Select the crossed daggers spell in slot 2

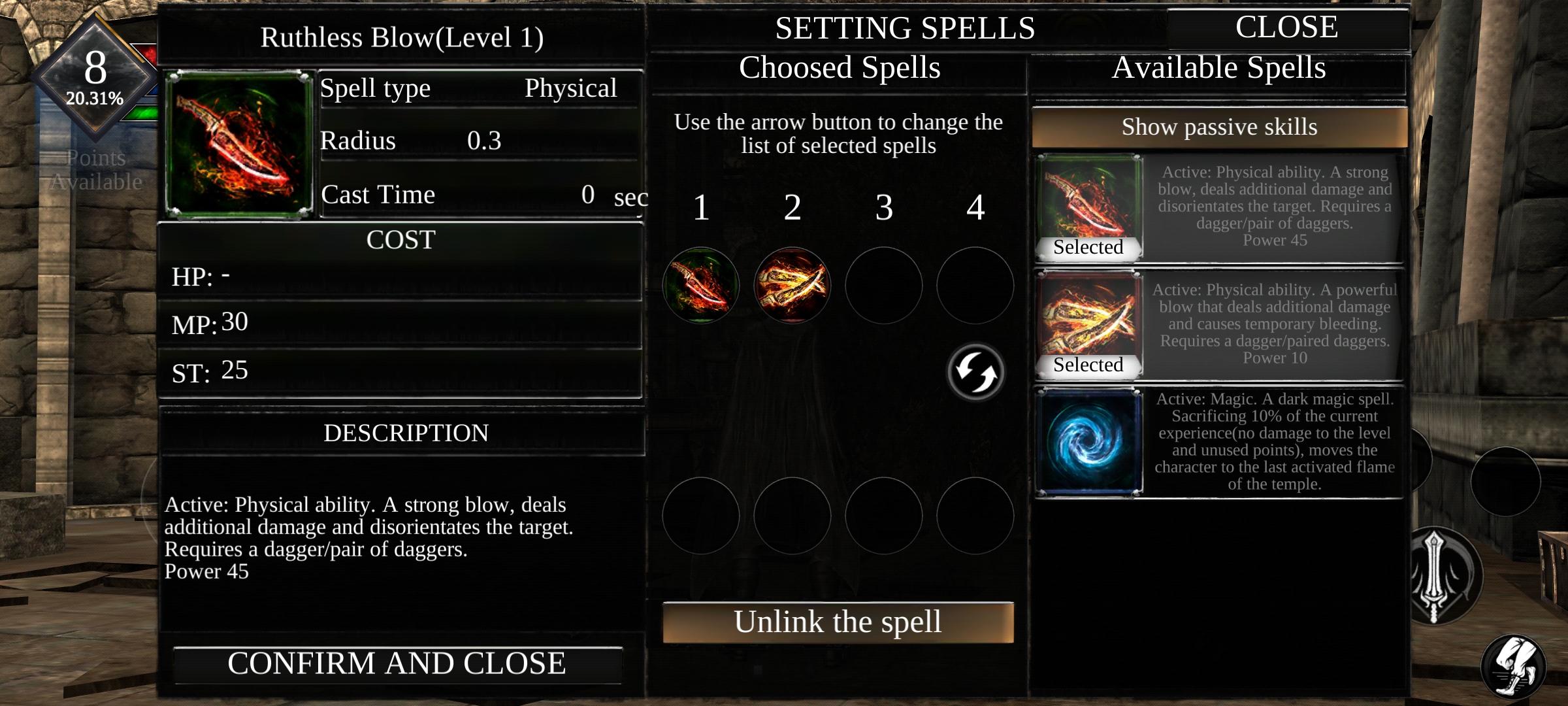tap(792, 286)
